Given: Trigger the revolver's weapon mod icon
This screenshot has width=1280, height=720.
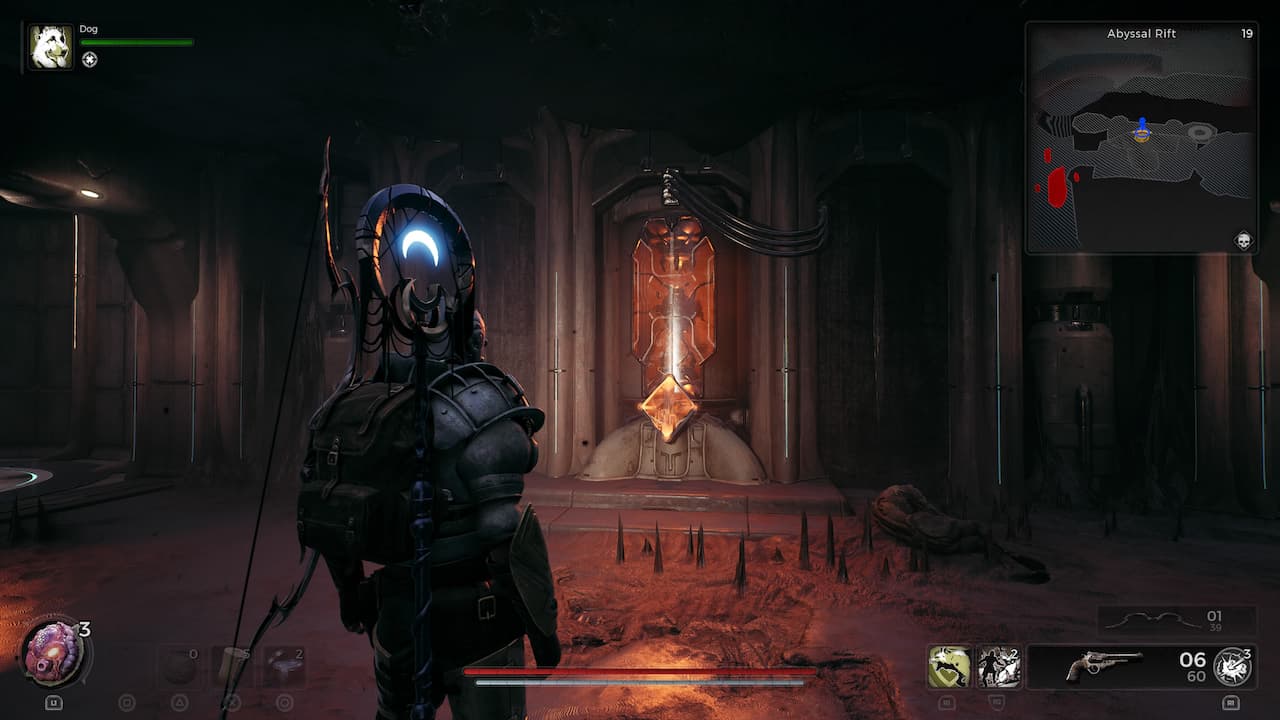Looking at the screenshot, I should (1232, 667).
